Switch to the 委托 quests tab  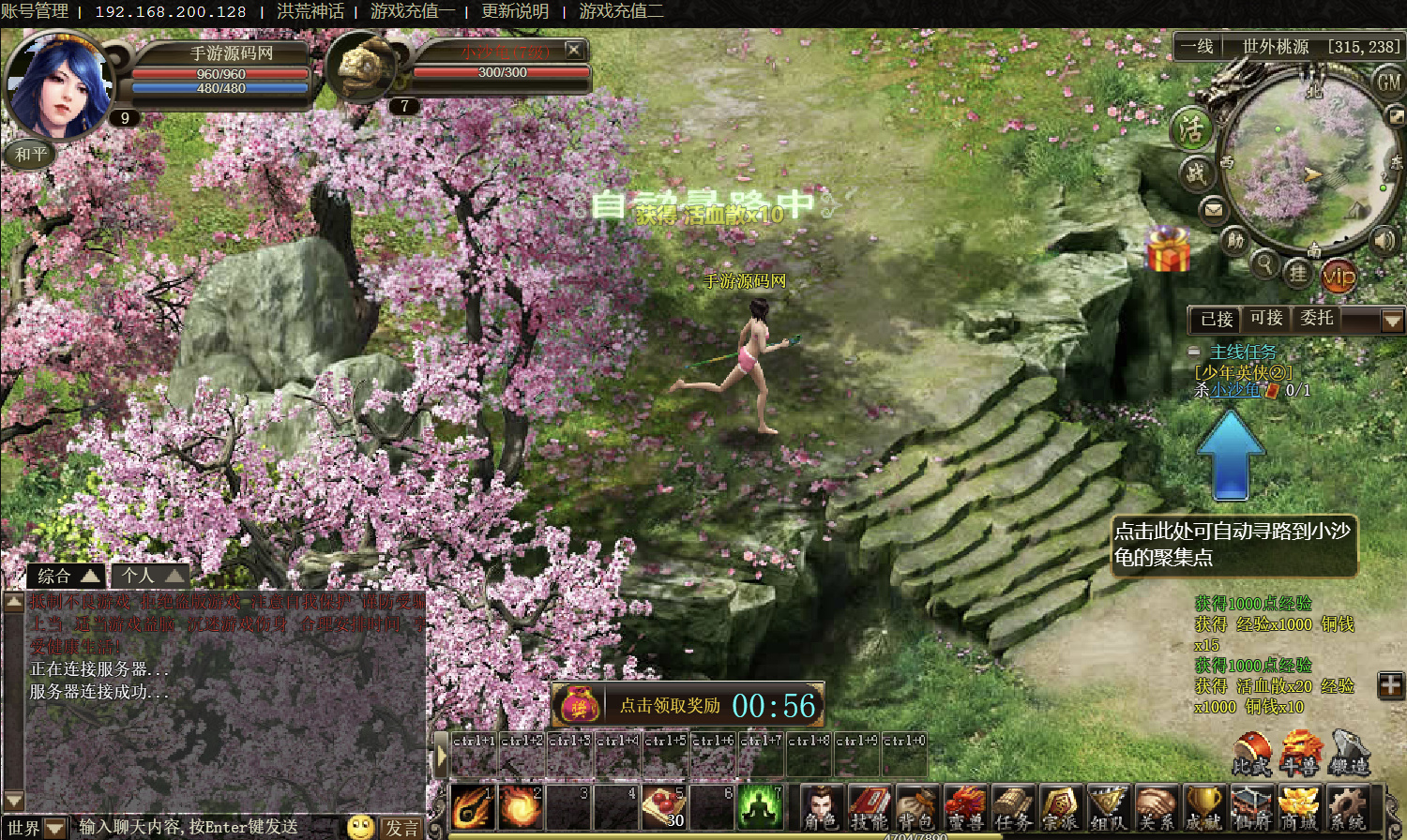pyautogui.click(x=1317, y=319)
